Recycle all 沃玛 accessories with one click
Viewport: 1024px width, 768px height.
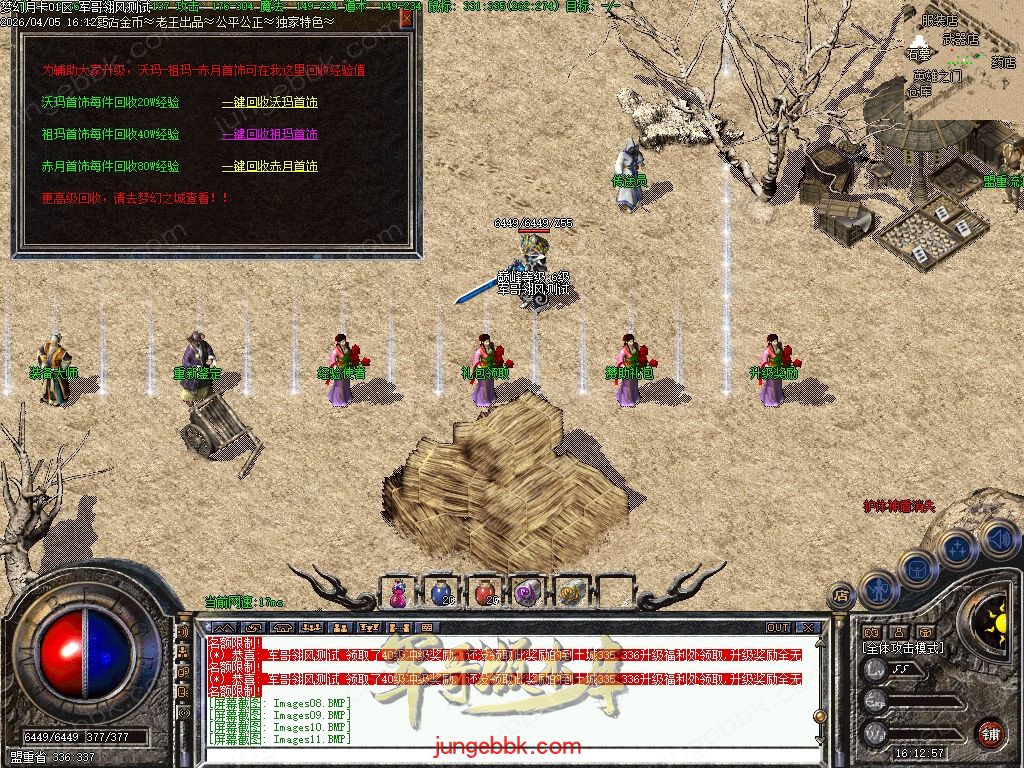pos(269,102)
